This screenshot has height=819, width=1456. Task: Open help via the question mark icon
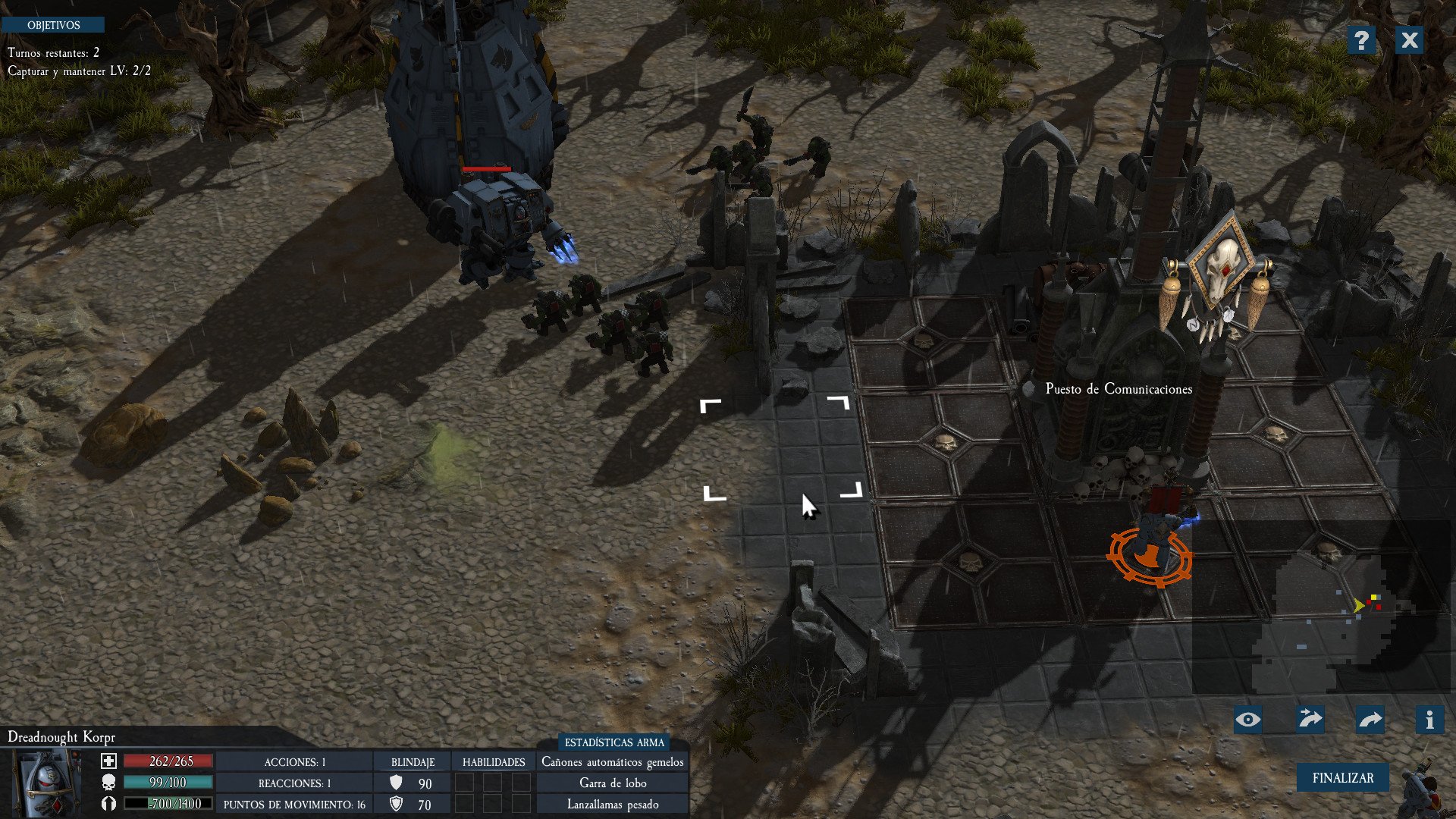point(1363,41)
